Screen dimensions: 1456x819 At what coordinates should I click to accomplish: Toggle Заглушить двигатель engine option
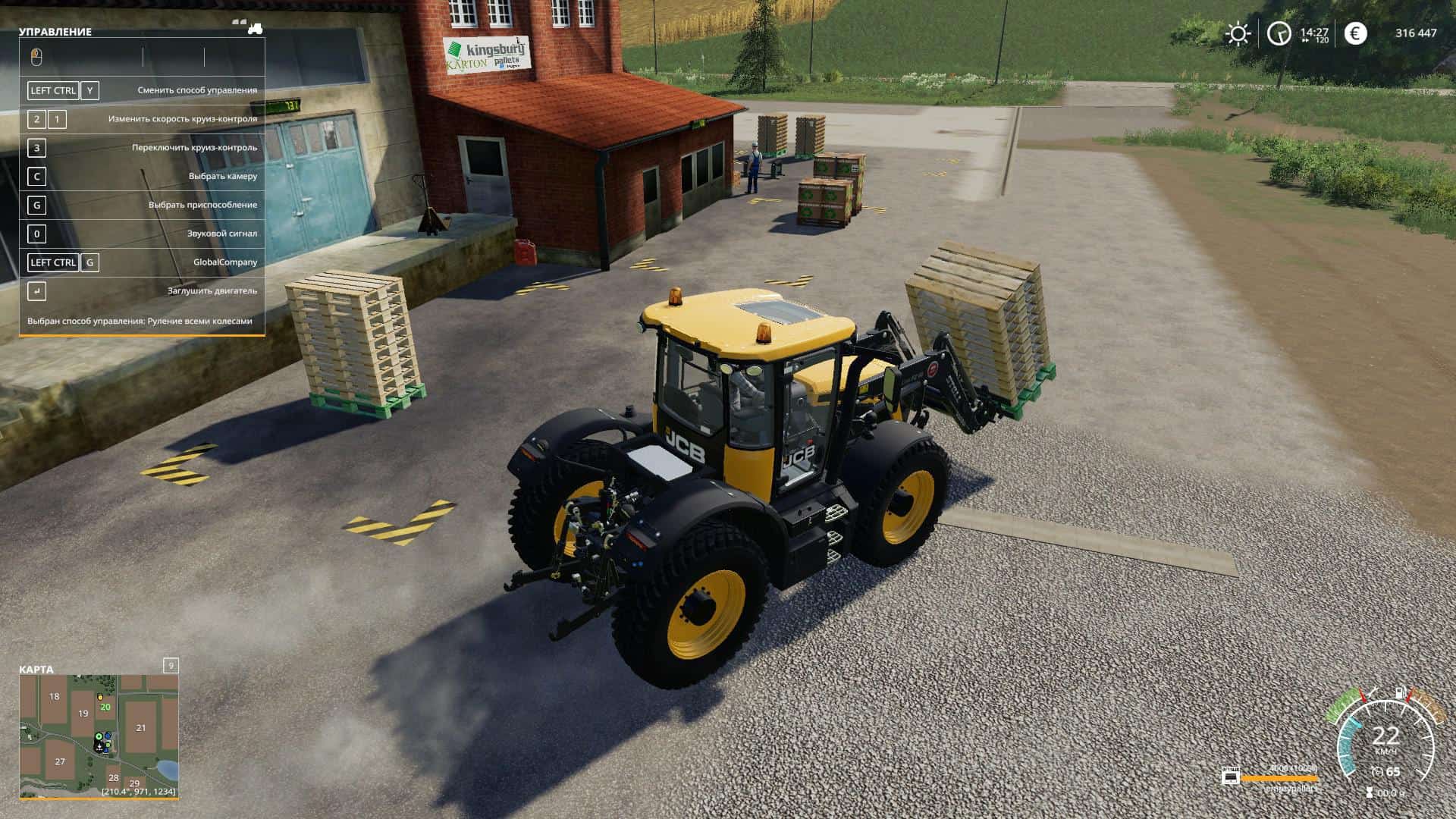(214, 290)
